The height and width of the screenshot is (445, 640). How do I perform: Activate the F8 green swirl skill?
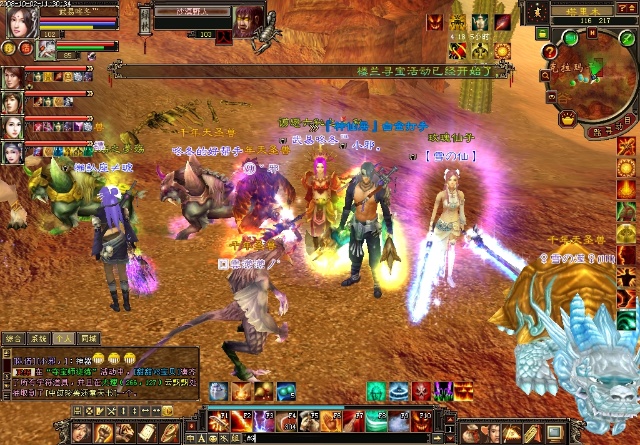(x=377, y=421)
